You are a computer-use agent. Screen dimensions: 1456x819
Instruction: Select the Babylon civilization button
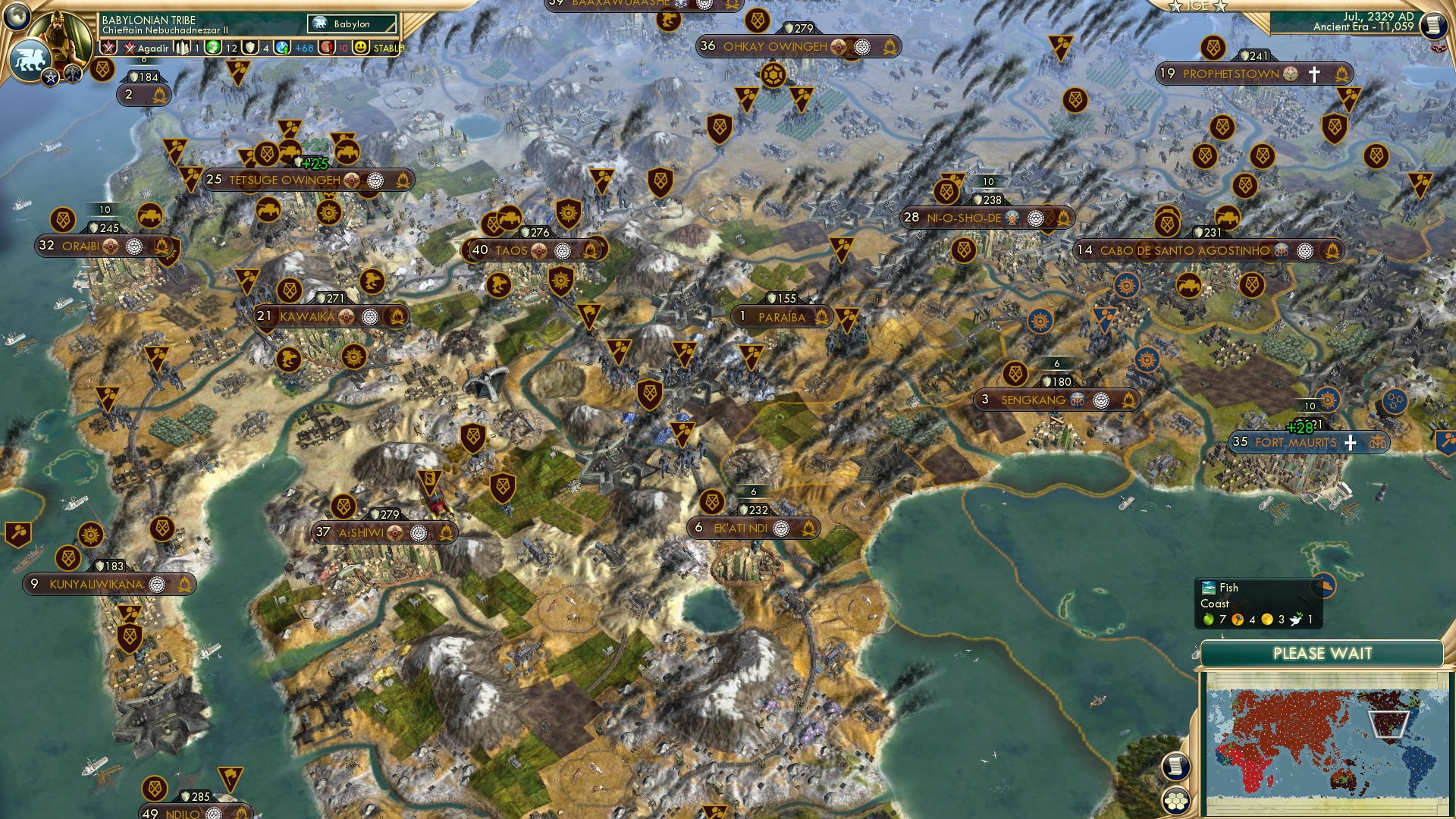click(353, 24)
